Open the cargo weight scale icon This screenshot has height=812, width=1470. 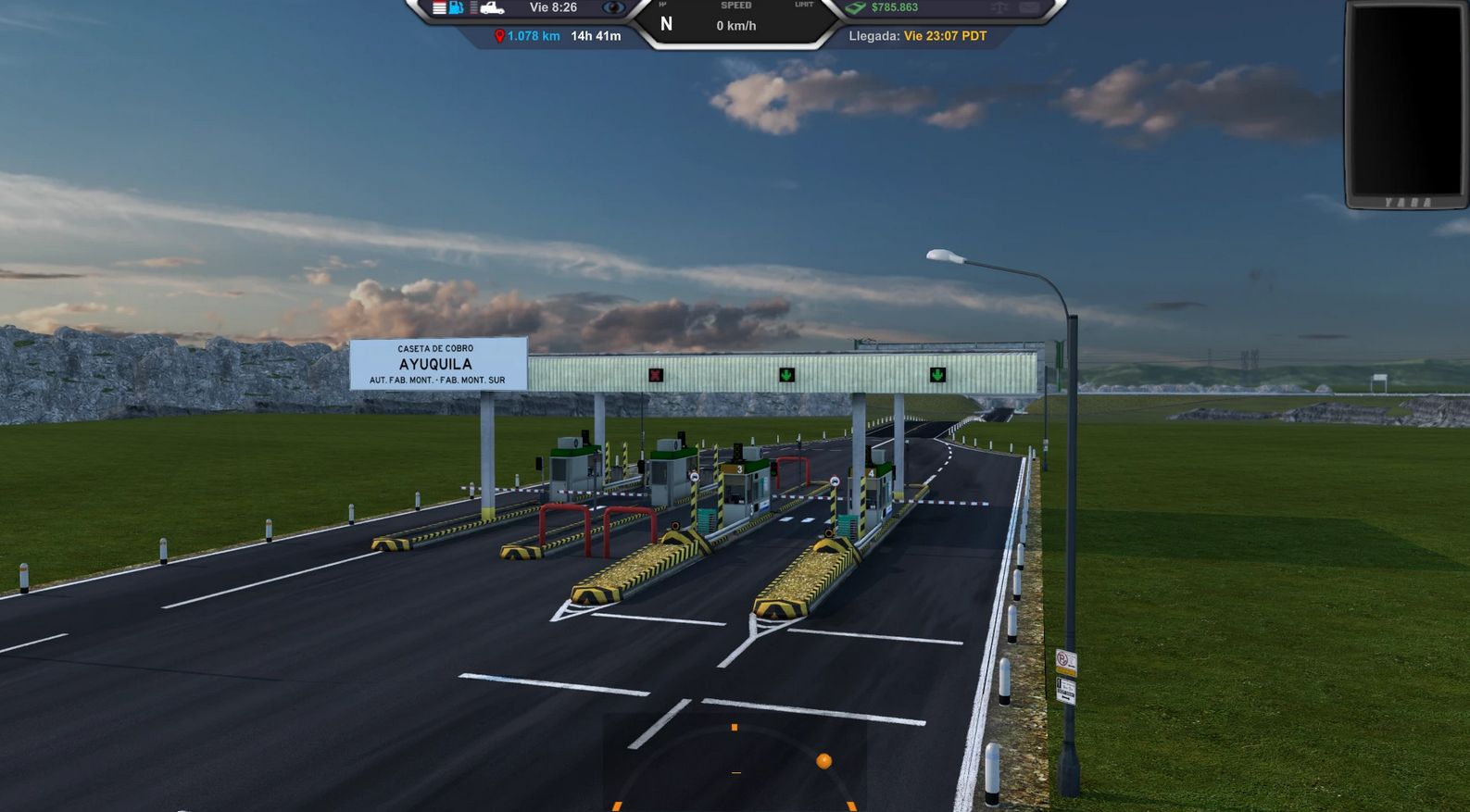(999, 7)
